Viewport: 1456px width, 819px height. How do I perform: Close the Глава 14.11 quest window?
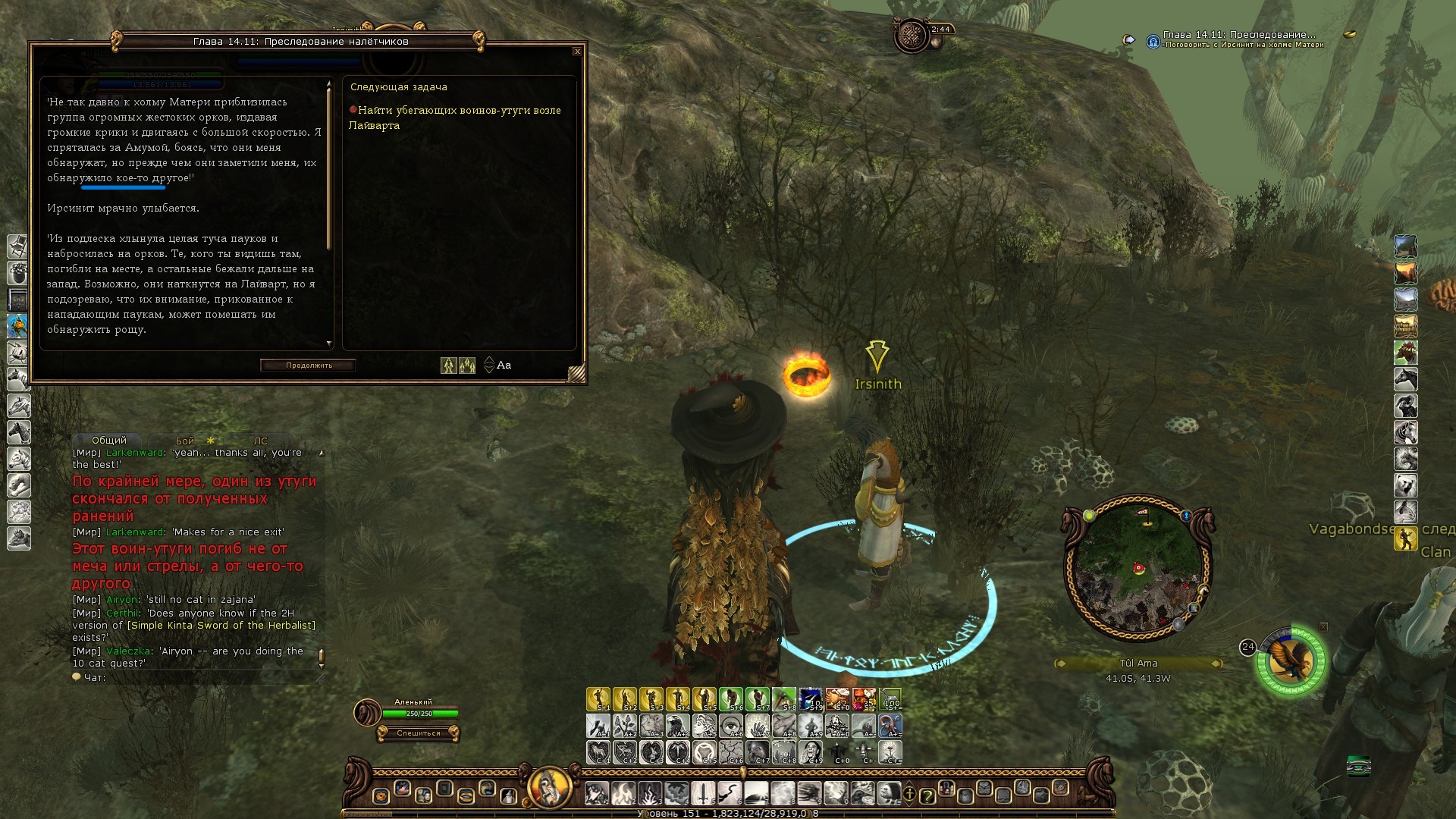click(577, 52)
